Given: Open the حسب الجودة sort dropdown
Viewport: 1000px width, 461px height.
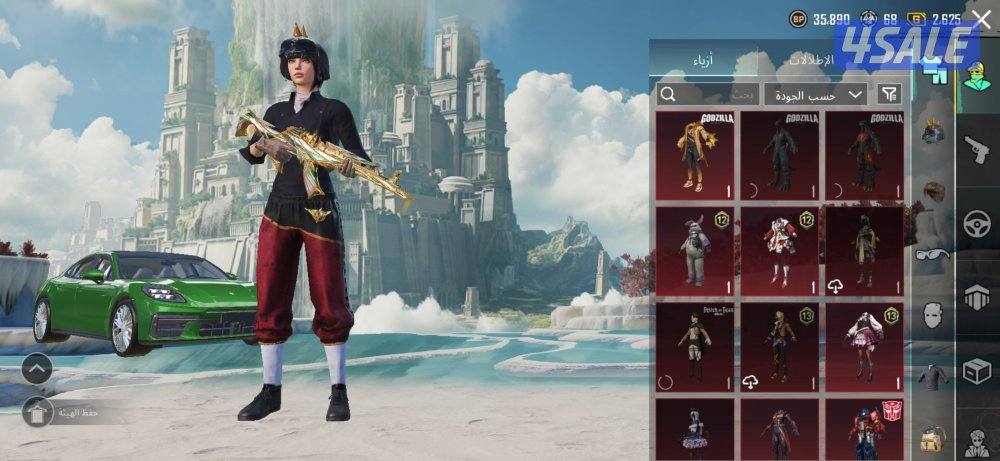Looking at the screenshot, I should click(x=815, y=94).
